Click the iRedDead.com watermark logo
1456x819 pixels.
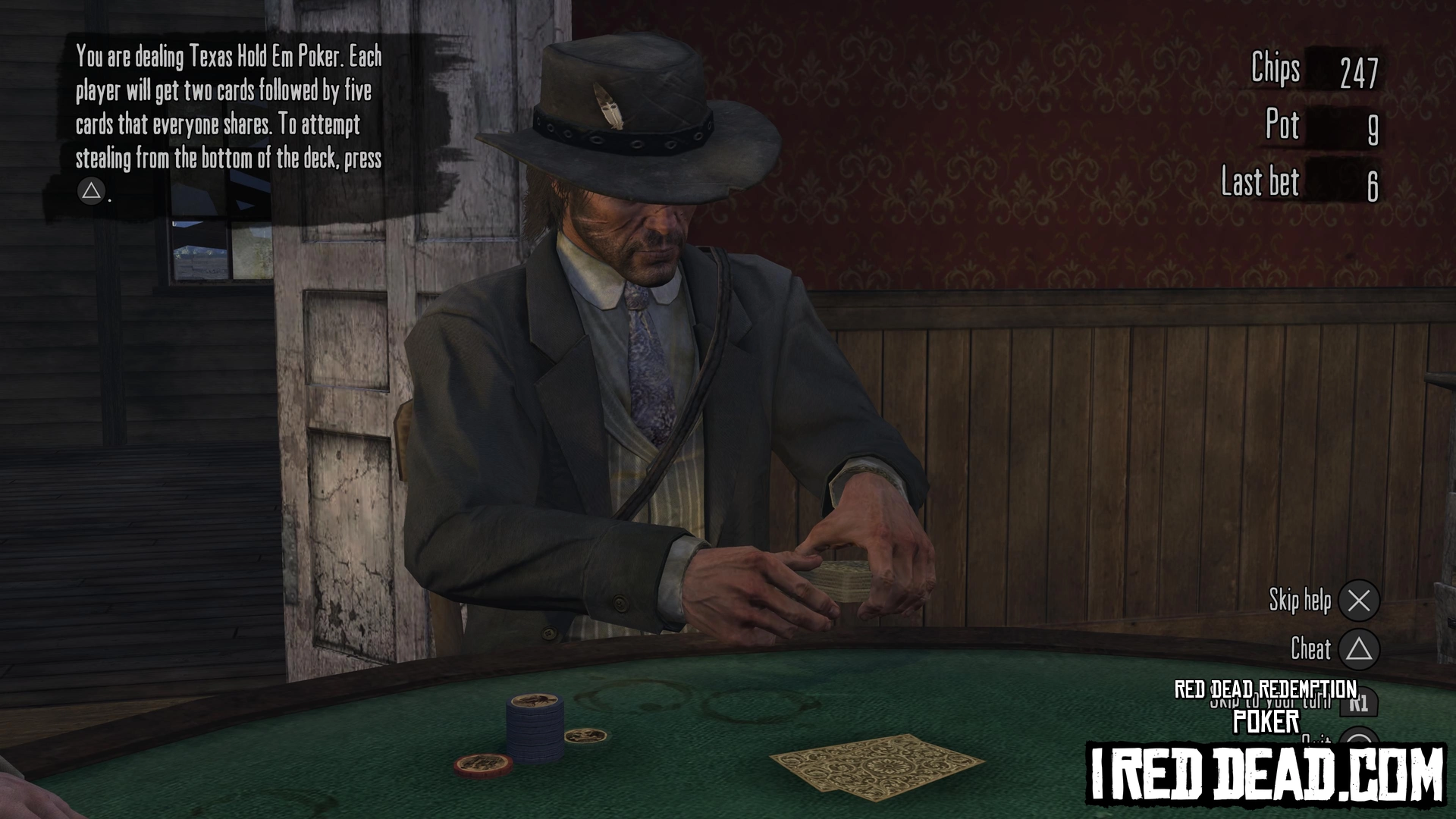[x=1266, y=773]
